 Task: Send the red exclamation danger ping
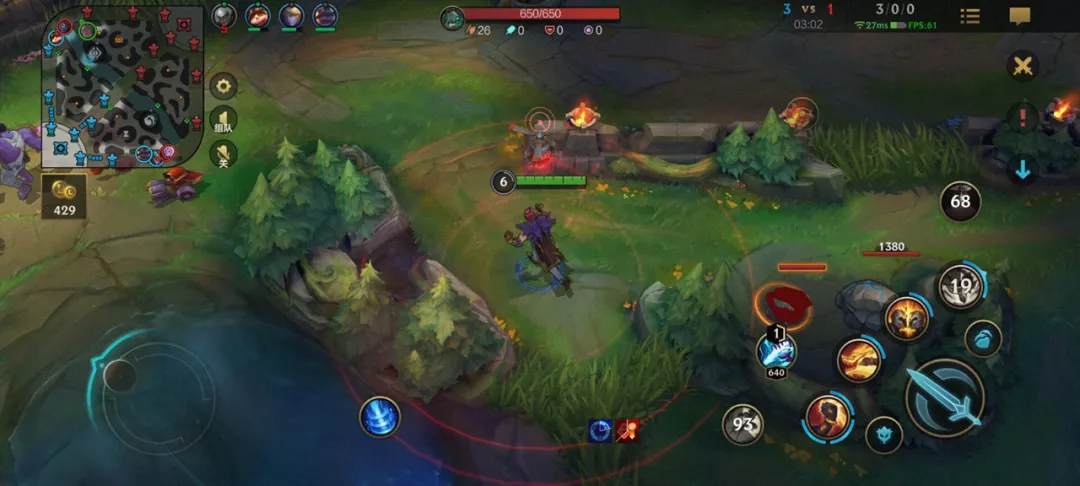(x=1022, y=118)
